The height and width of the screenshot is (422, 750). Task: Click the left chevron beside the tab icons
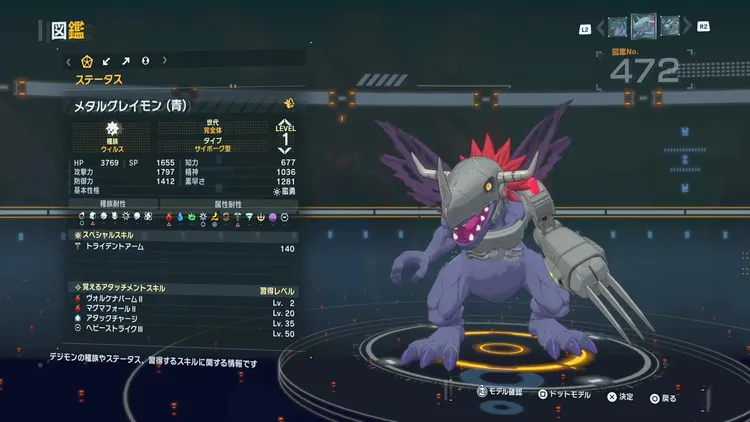point(68,61)
